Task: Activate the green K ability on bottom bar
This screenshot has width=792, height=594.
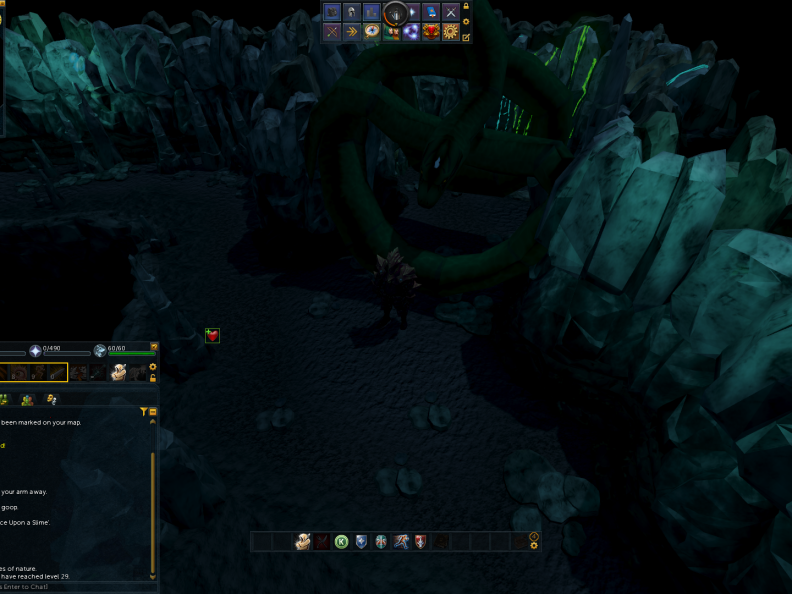Action: (342, 542)
